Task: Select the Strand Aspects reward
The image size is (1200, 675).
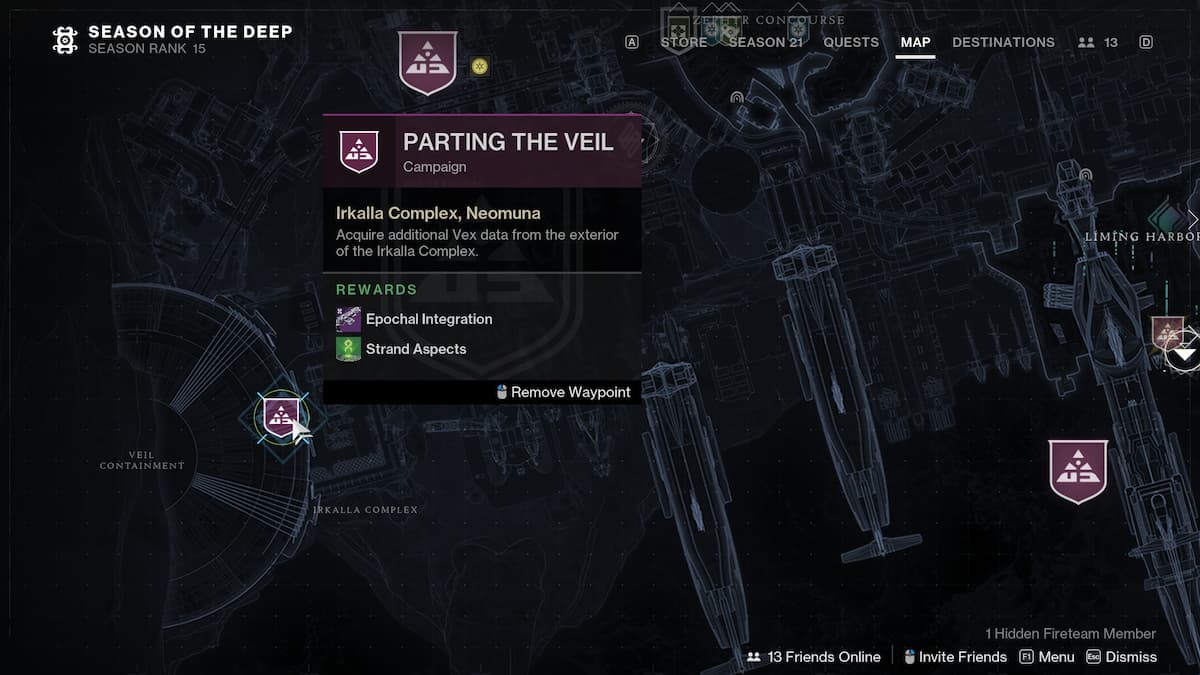Action: (x=415, y=349)
